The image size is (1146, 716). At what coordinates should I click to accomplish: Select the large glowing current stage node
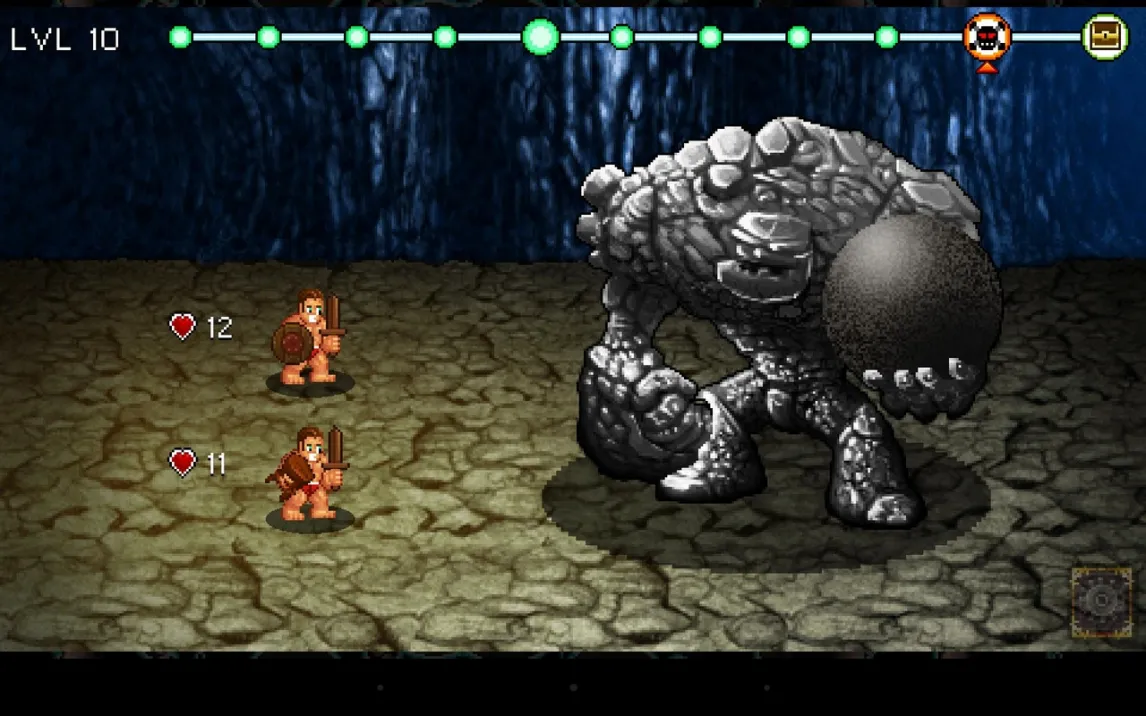pos(540,37)
